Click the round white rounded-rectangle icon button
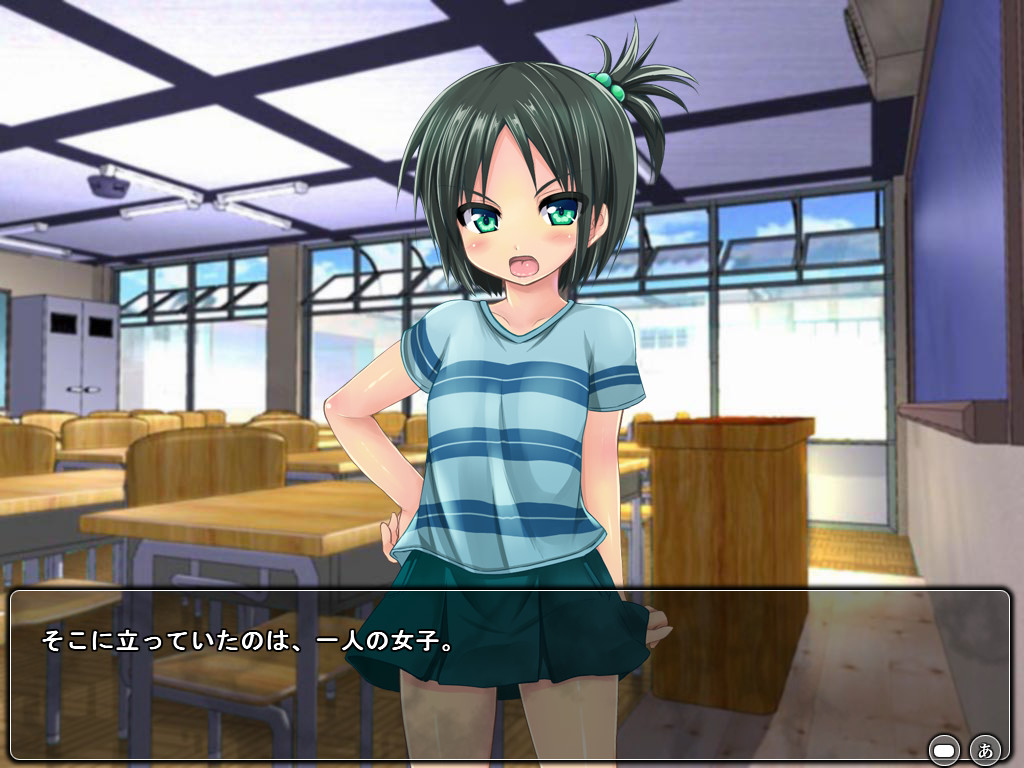Screen dimensions: 1024x768 tap(944, 749)
